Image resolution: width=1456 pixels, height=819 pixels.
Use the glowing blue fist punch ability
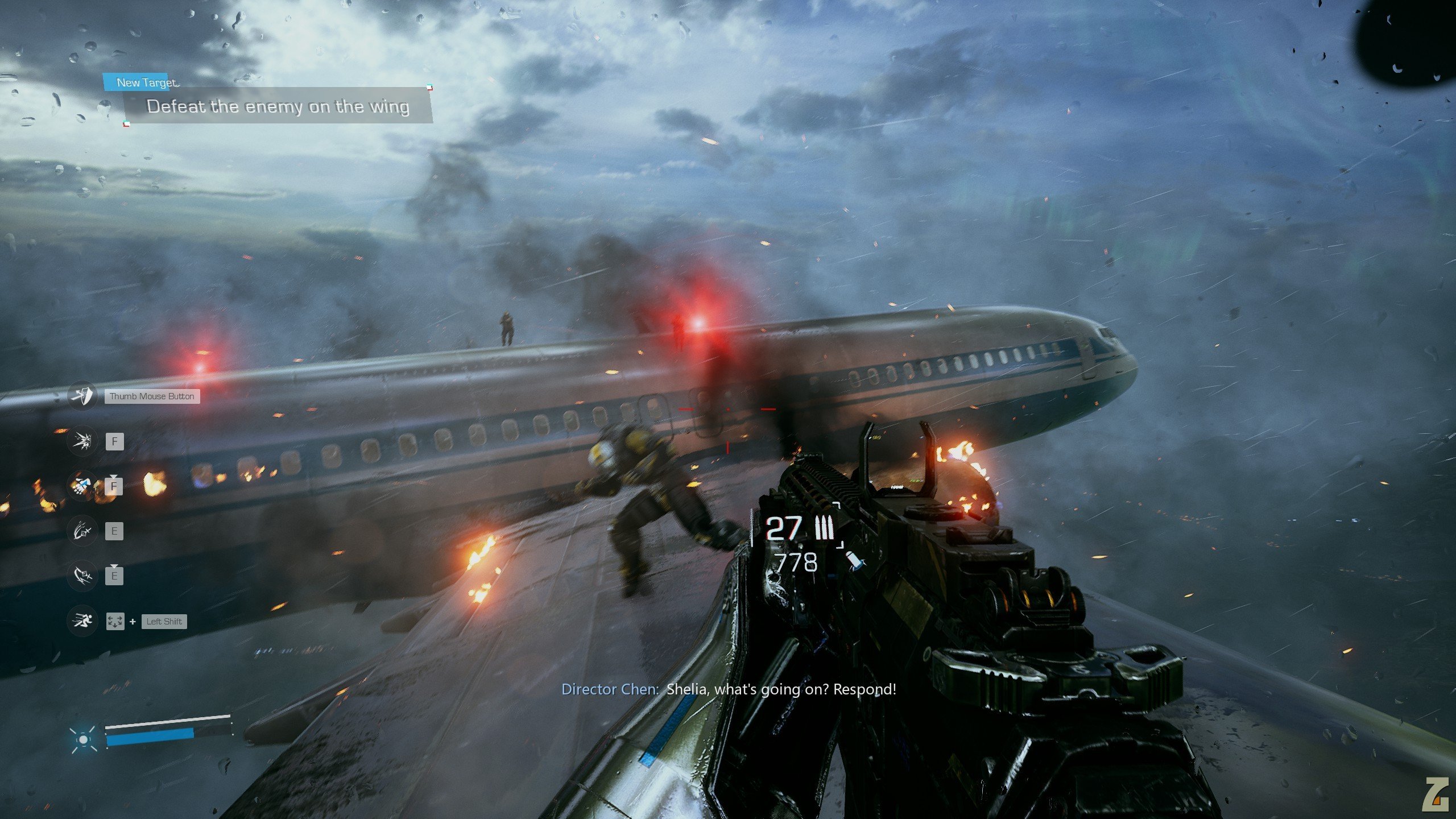(82, 486)
